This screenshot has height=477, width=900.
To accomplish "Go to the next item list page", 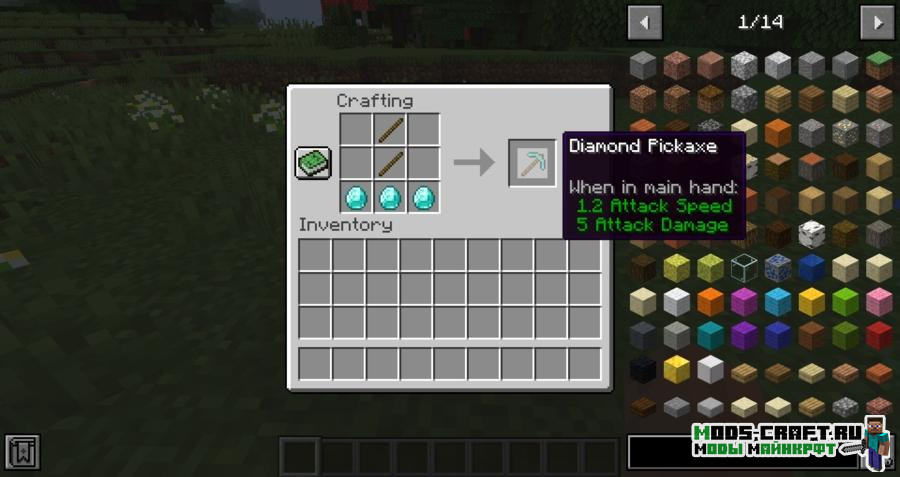I will pyautogui.click(x=876, y=22).
